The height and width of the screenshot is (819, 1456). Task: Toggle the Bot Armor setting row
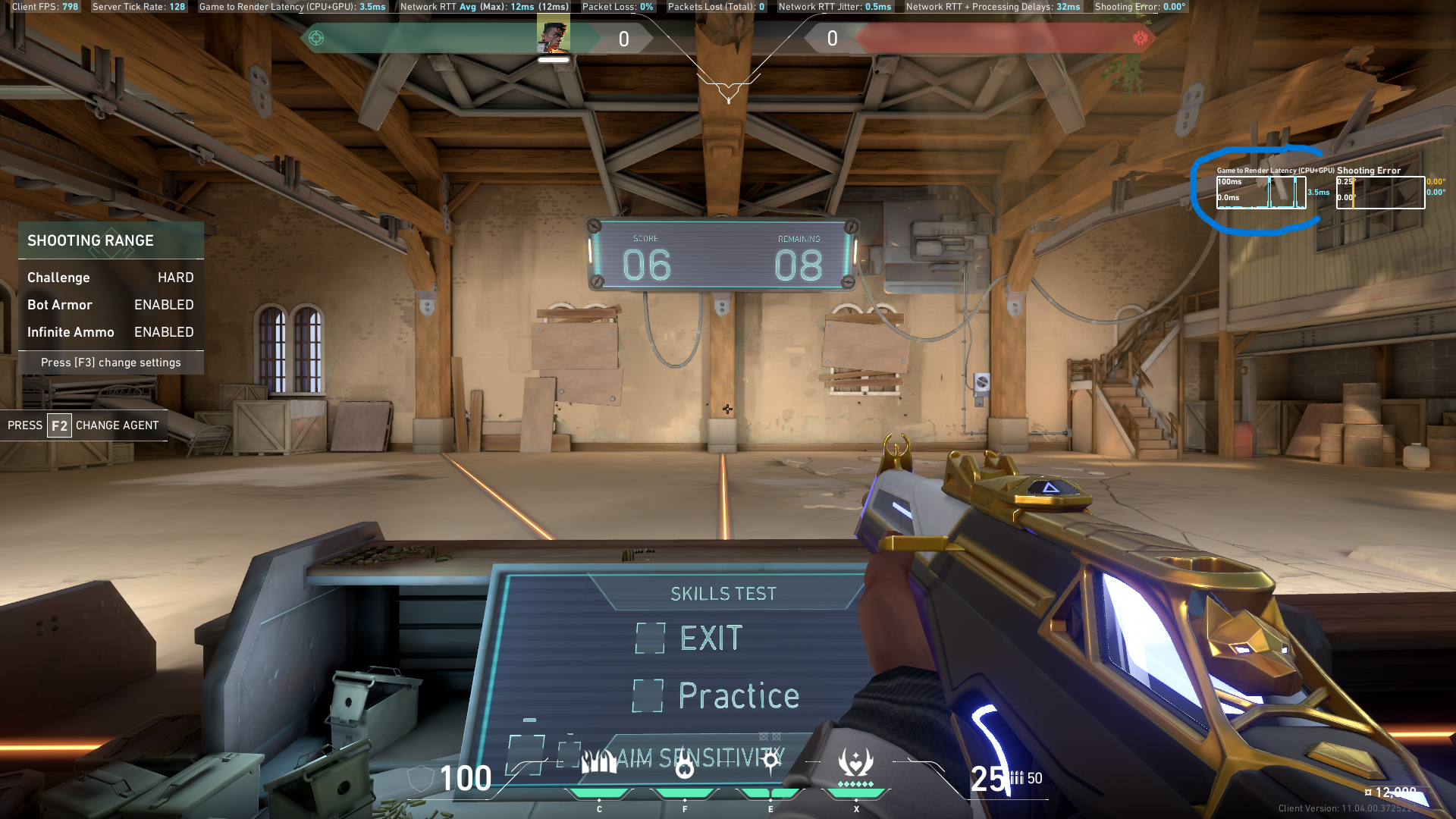click(111, 305)
